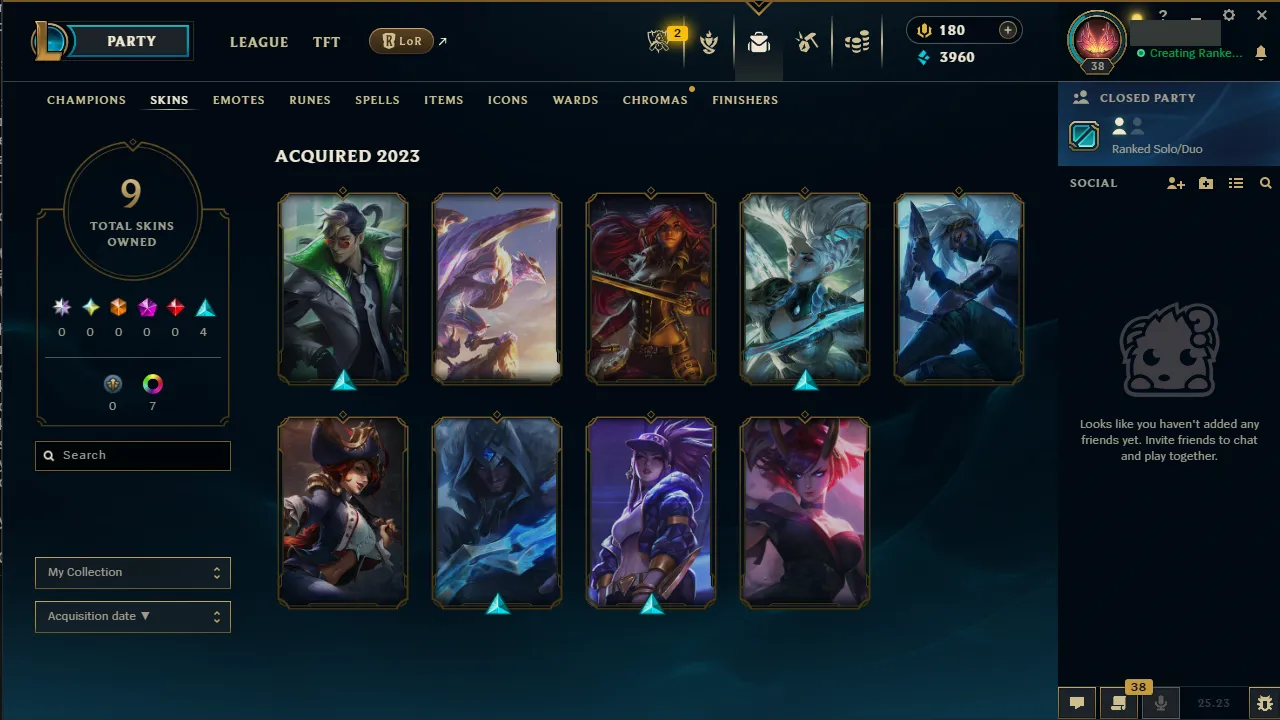
Task: Switch to the CHROMAS tab
Action: coord(655,100)
